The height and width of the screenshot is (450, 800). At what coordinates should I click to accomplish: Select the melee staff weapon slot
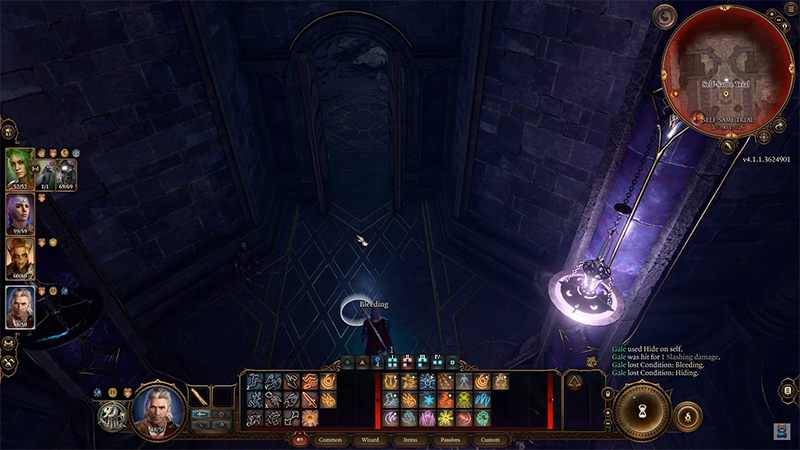click(x=200, y=396)
